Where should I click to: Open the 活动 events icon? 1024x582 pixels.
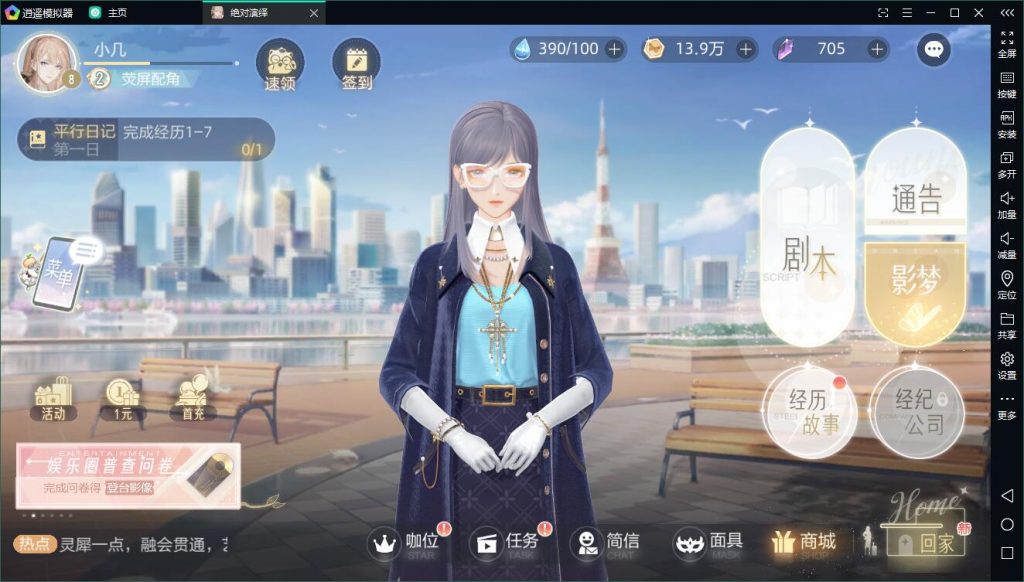(54, 398)
